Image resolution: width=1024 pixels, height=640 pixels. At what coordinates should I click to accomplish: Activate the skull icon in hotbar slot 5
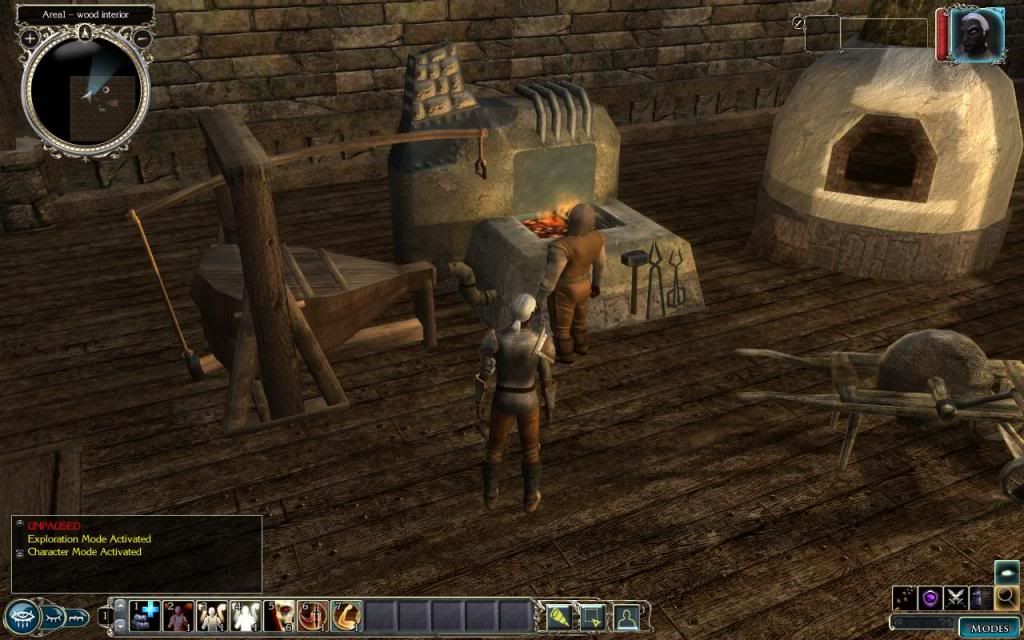point(281,615)
